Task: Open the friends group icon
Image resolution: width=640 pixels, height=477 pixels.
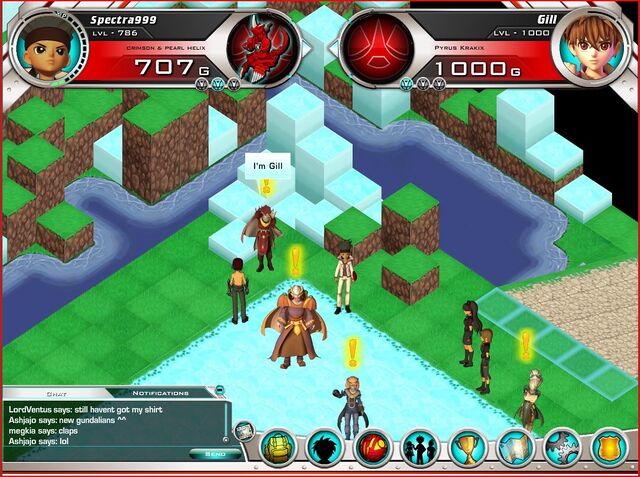Action: (x=420, y=446)
